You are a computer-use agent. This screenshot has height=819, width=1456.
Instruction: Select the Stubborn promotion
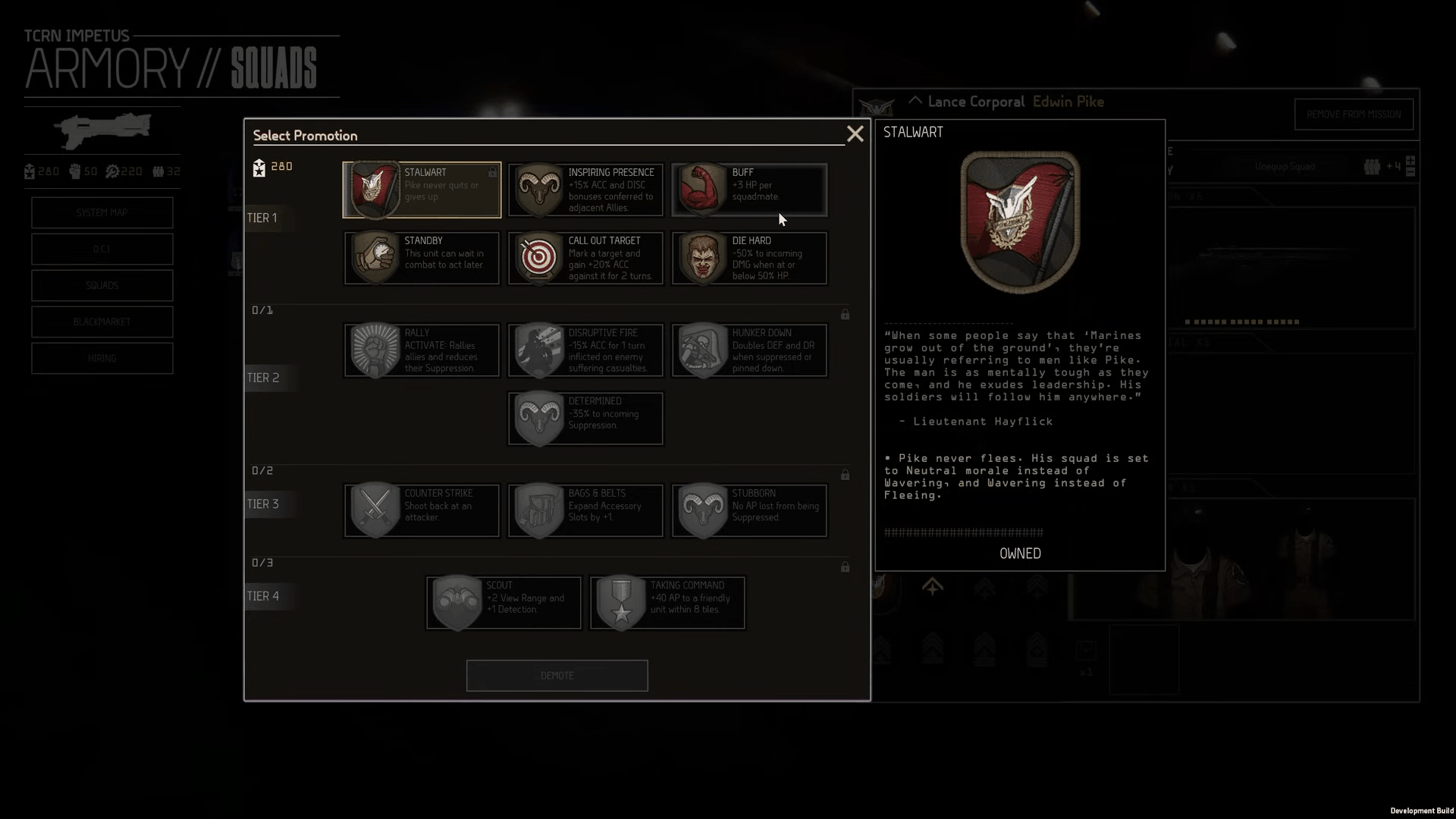coord(749,510)
